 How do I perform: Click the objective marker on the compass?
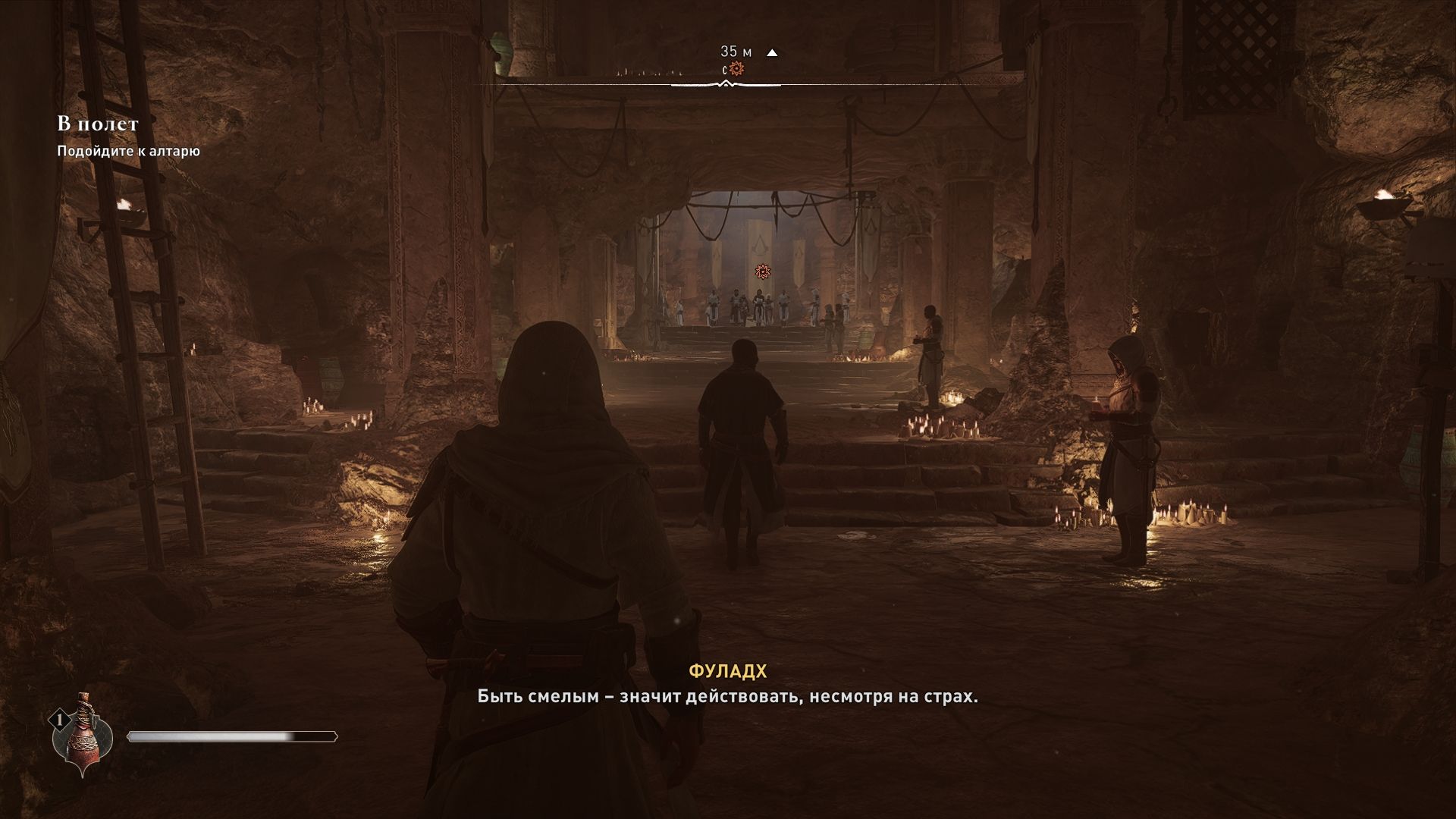(736, 70)
